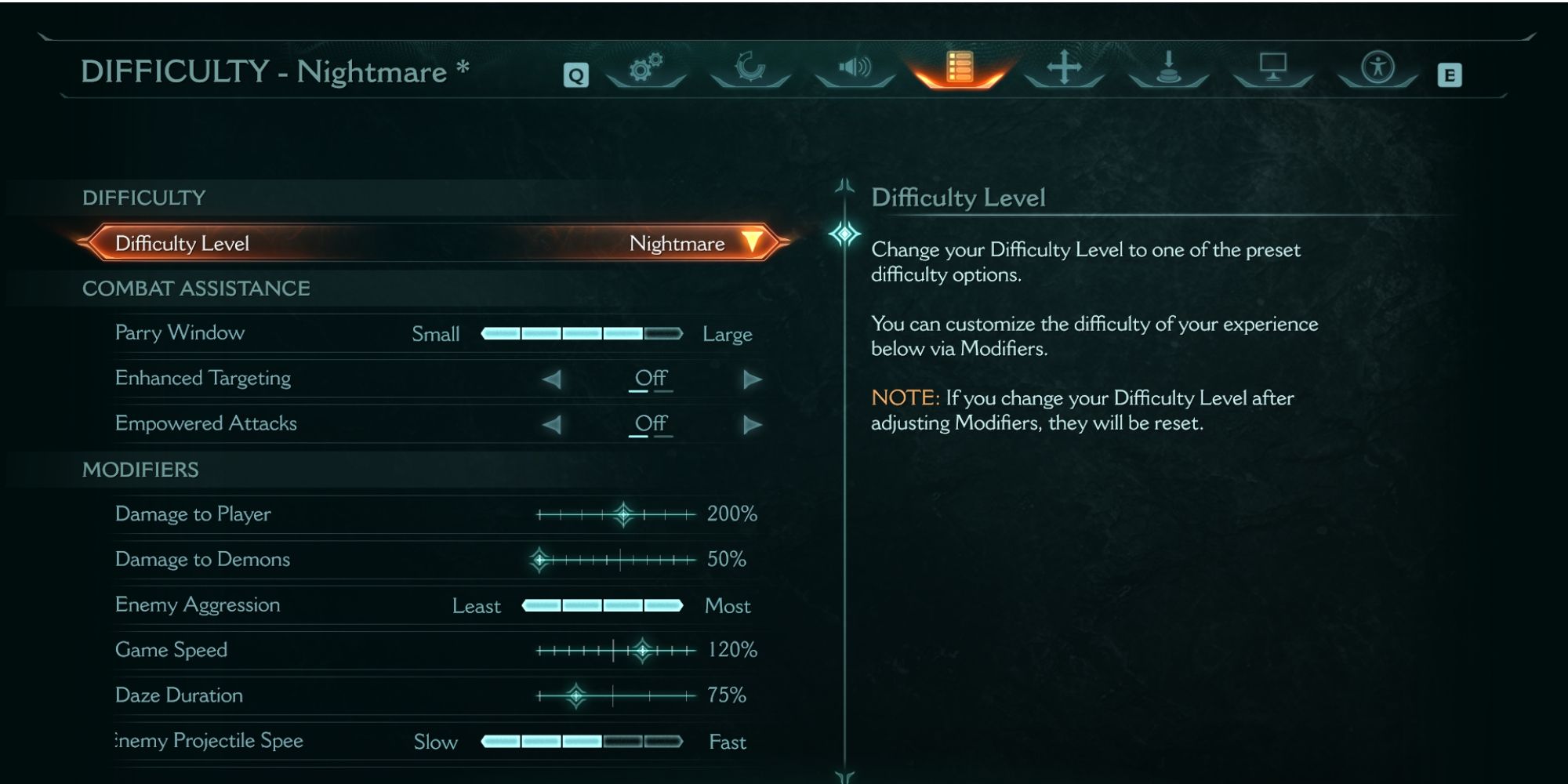Adjust the Game Speed slider
The width and height of the screenshot is (1568, 784).
[641, 649]
